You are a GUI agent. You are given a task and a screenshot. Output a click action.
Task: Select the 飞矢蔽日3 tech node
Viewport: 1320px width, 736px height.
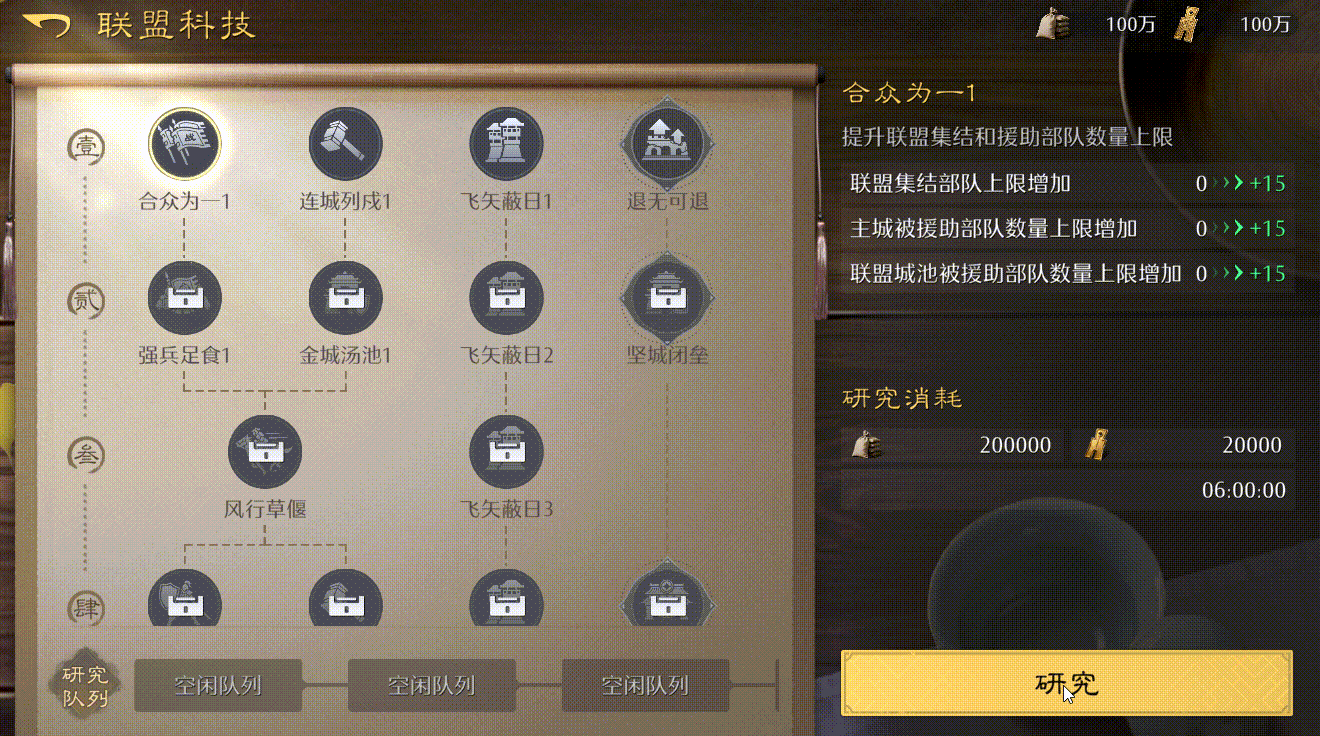point(506,452)
